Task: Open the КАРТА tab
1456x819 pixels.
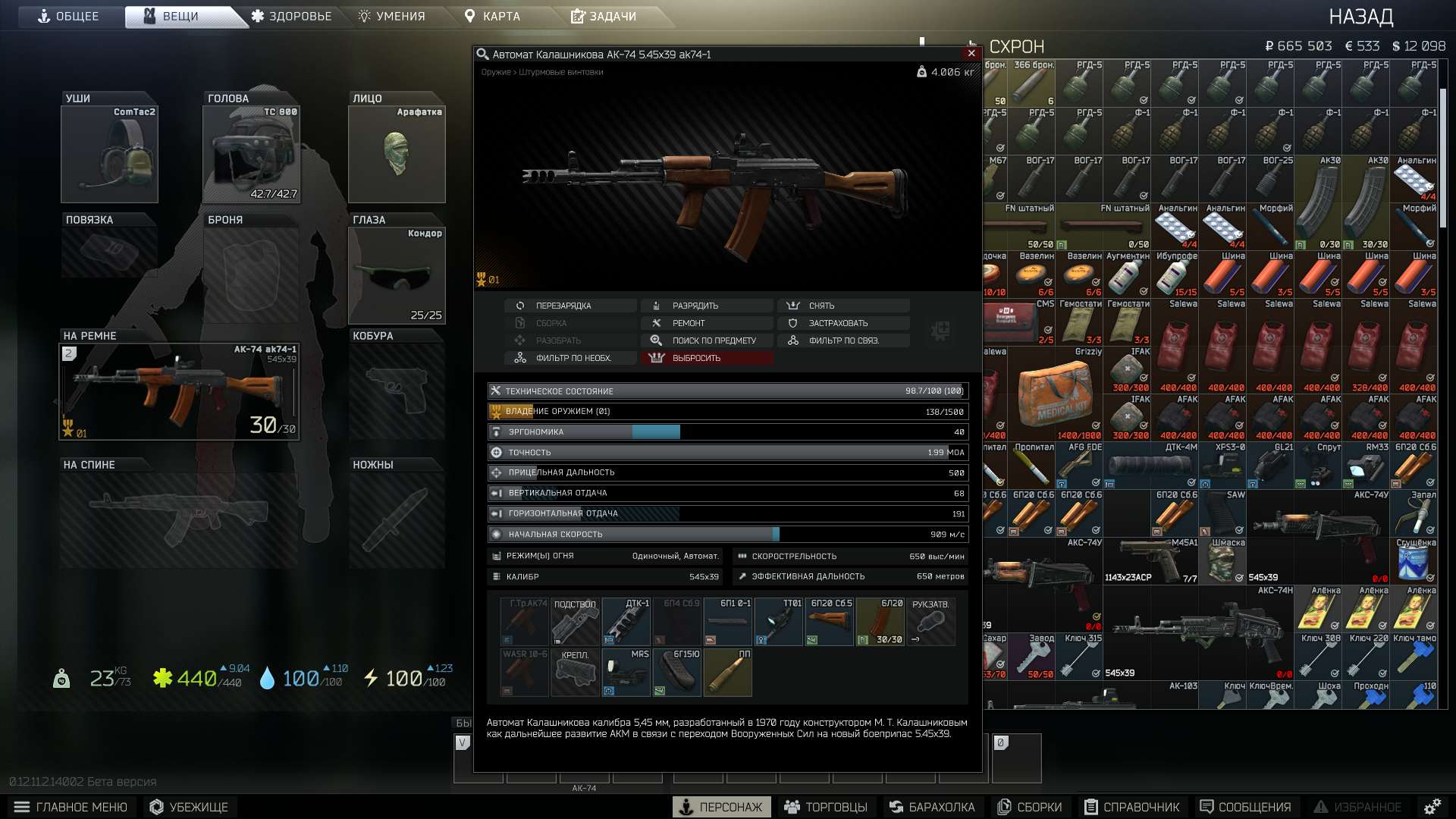Action: 492,16
